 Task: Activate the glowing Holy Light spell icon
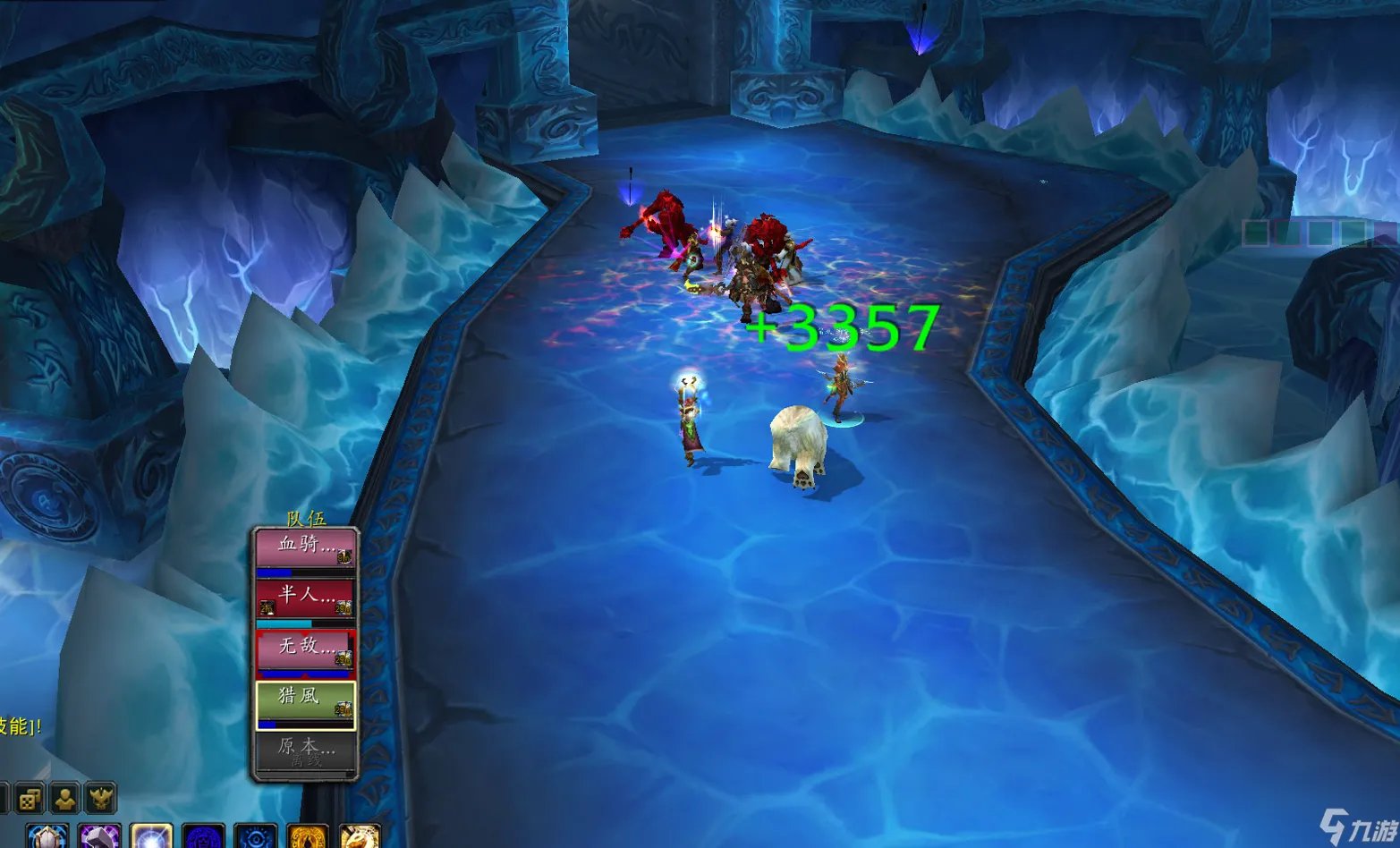tap(152, 839)
